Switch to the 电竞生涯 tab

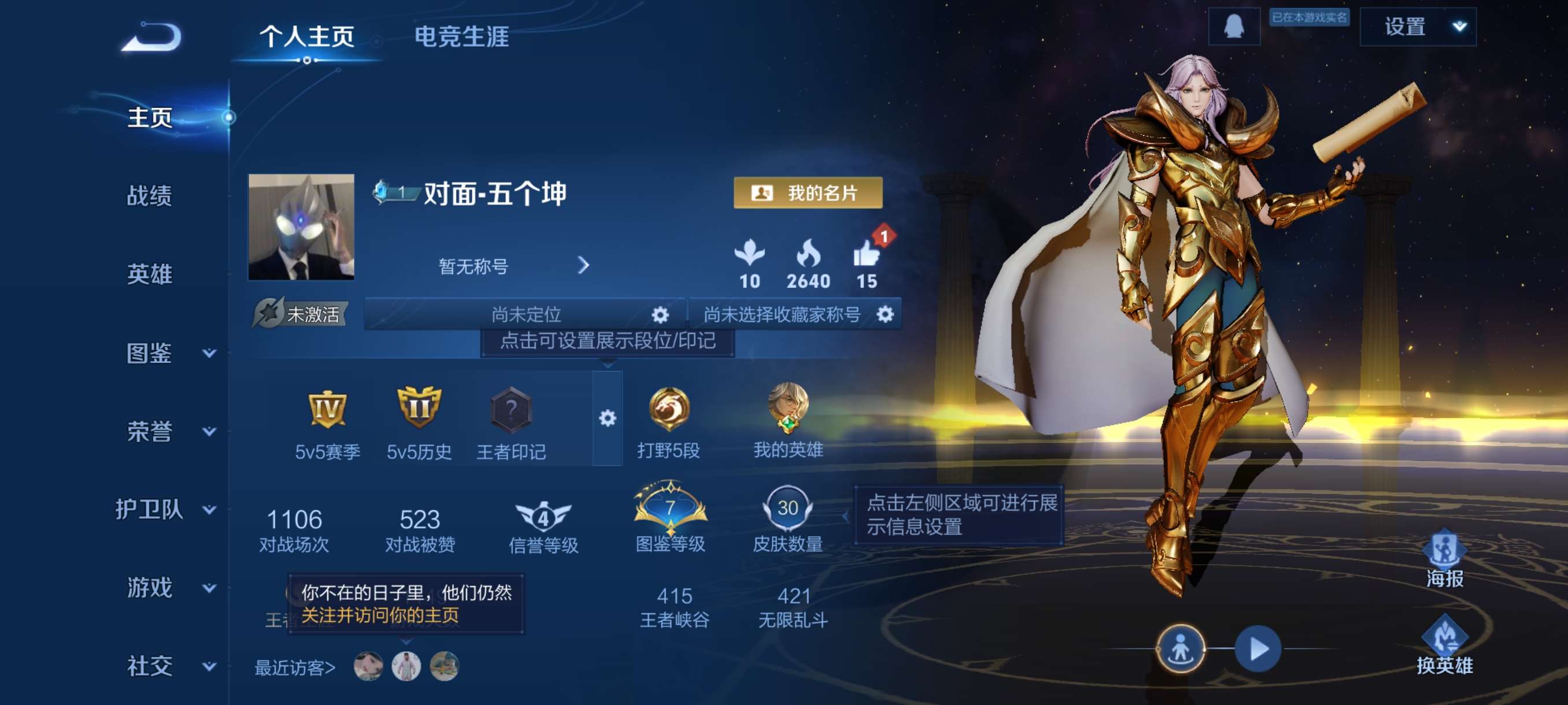pos(461,38)
